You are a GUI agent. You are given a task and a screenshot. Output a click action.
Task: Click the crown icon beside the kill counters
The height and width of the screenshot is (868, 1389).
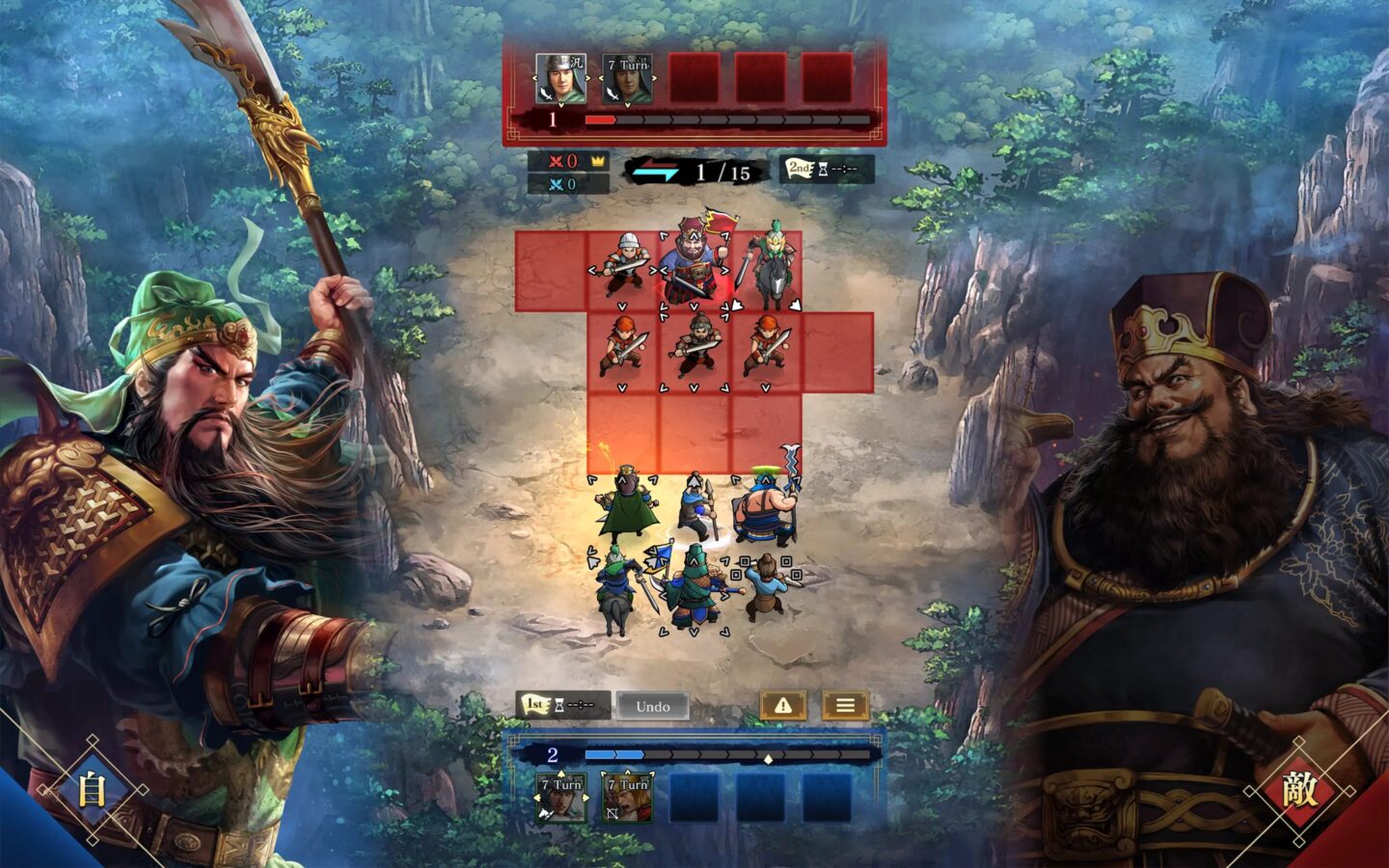598,162
